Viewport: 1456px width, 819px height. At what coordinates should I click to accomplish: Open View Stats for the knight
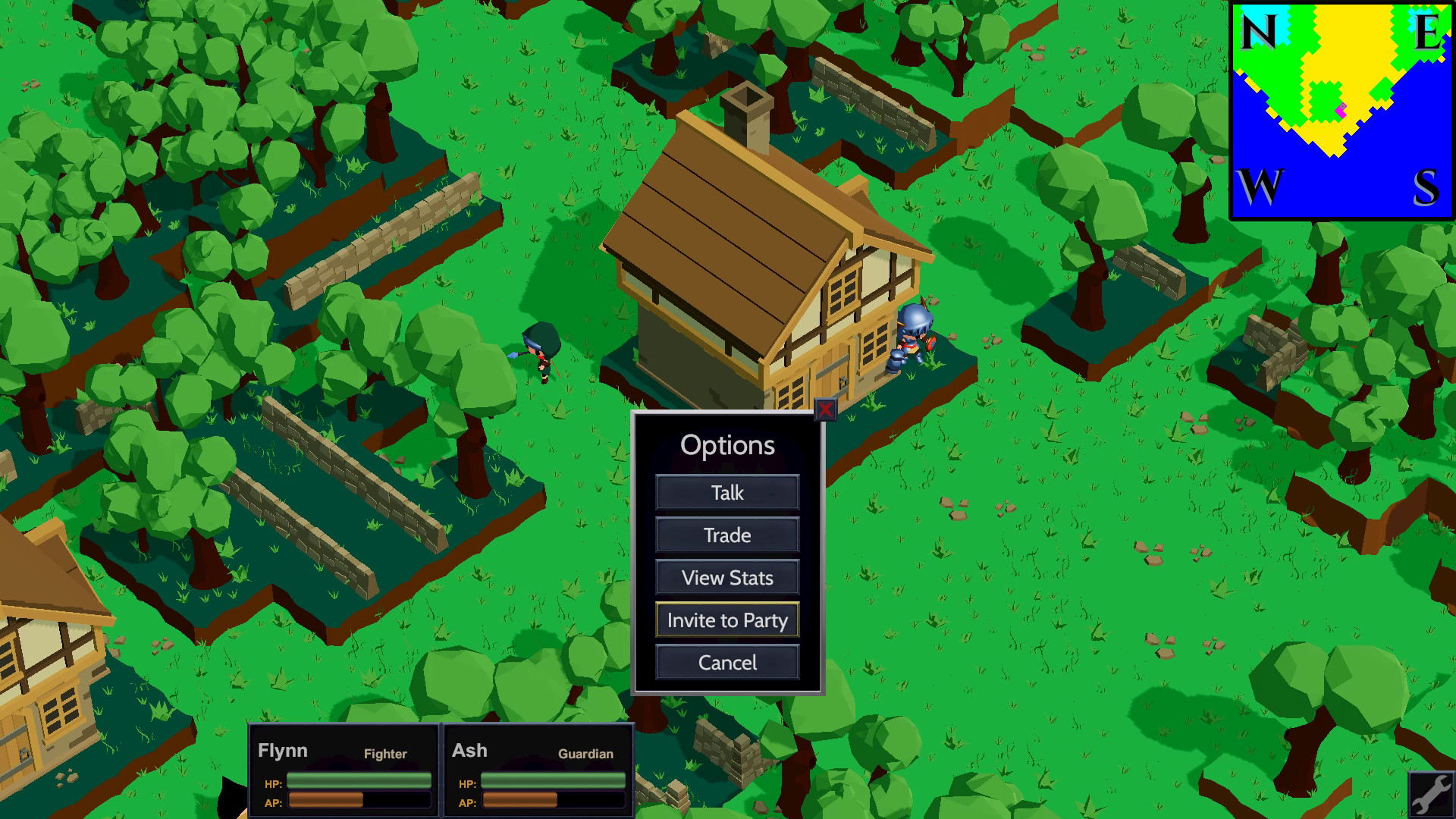click(x=726, y=578)
